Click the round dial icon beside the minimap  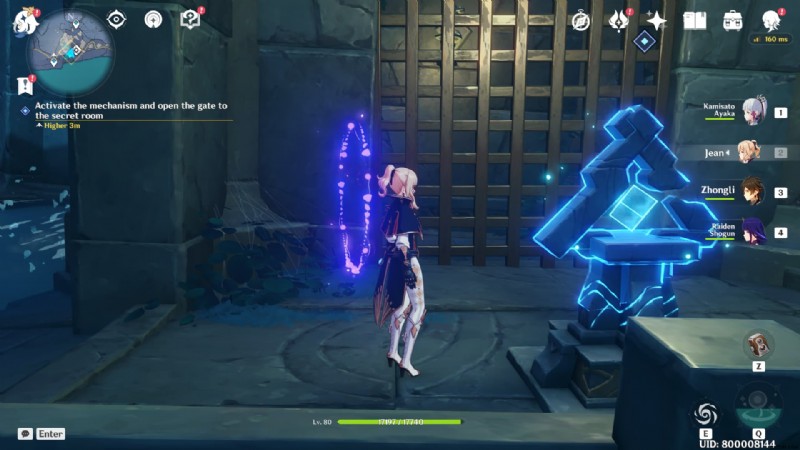(153, 19)
